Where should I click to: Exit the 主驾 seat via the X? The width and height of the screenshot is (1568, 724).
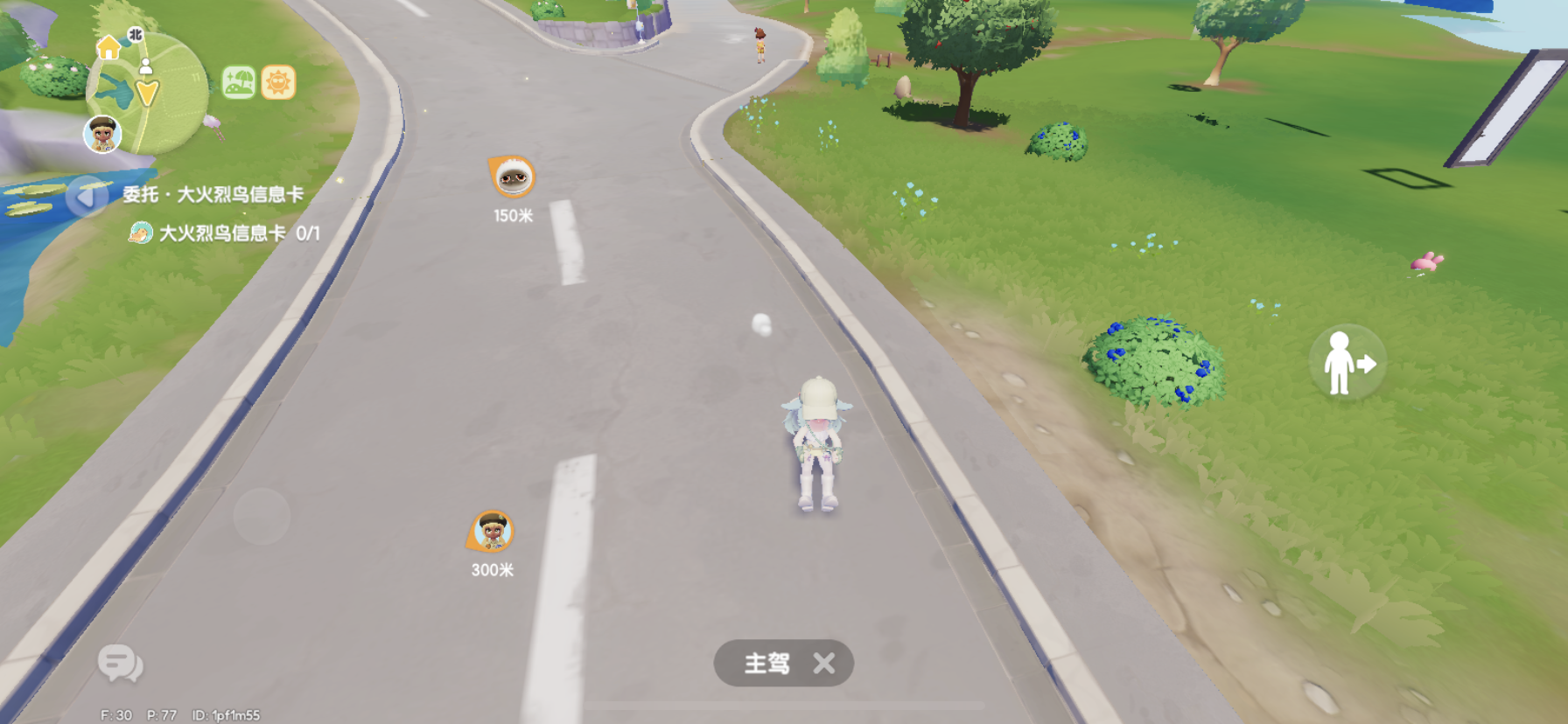[x=823, y=664]
